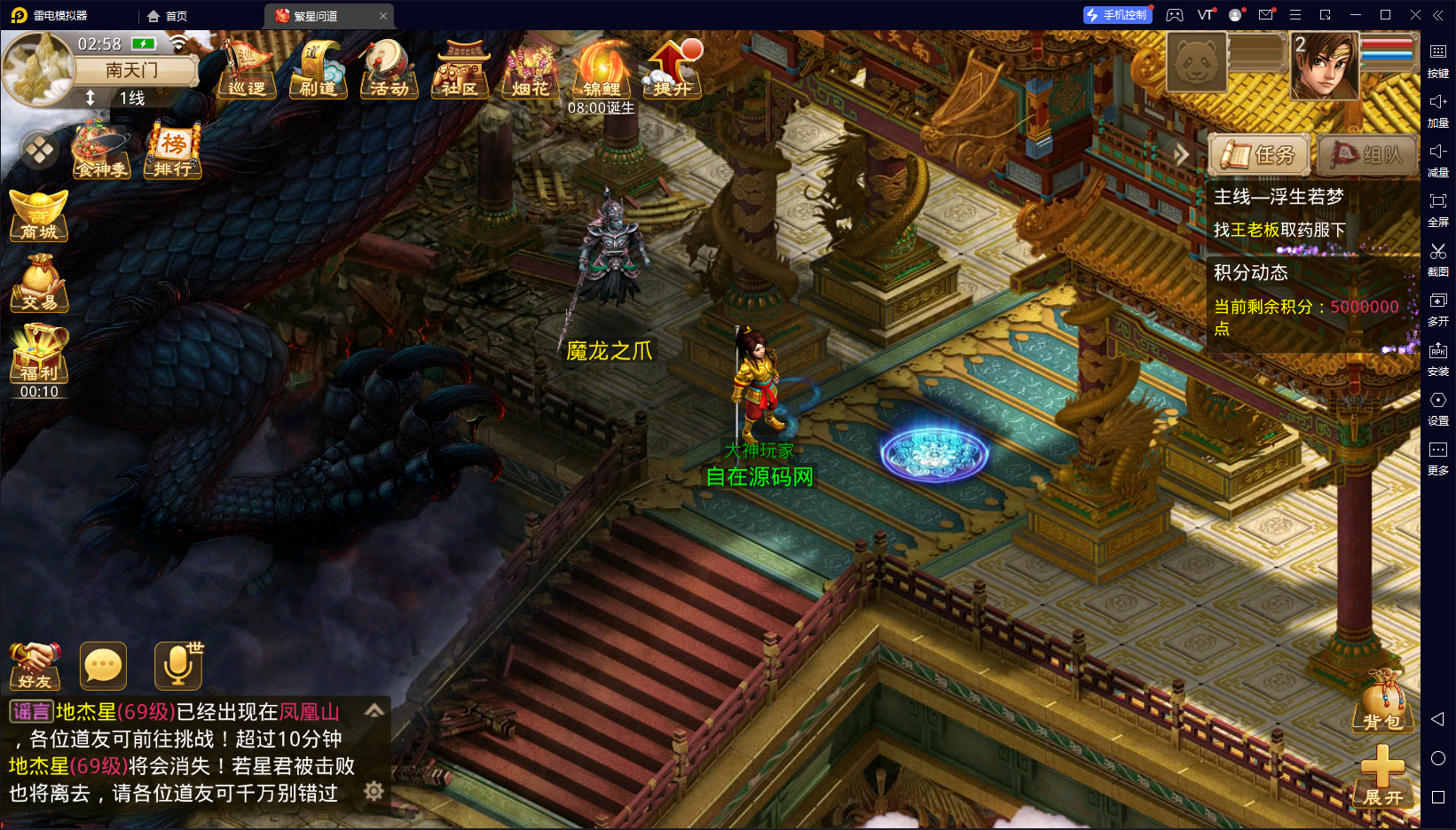Open the 烟花 fireworks icon
Image resolution: width=1456 pixels, height=830 pixels.
click(x=531, y=69)
